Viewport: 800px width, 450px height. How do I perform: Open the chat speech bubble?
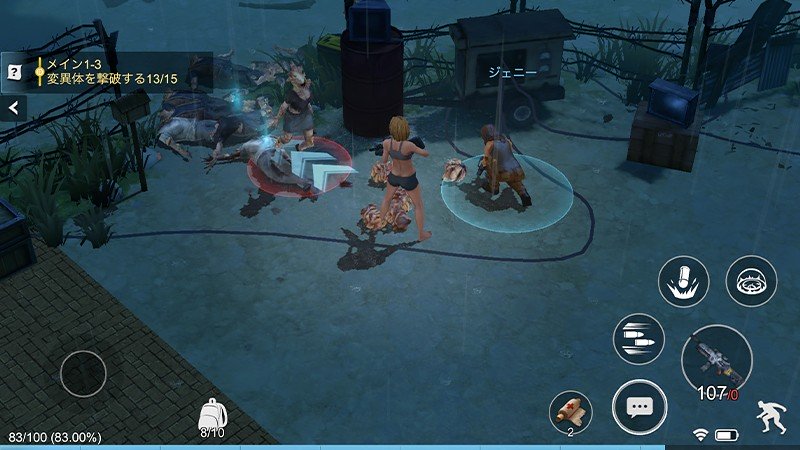[638, 408]
